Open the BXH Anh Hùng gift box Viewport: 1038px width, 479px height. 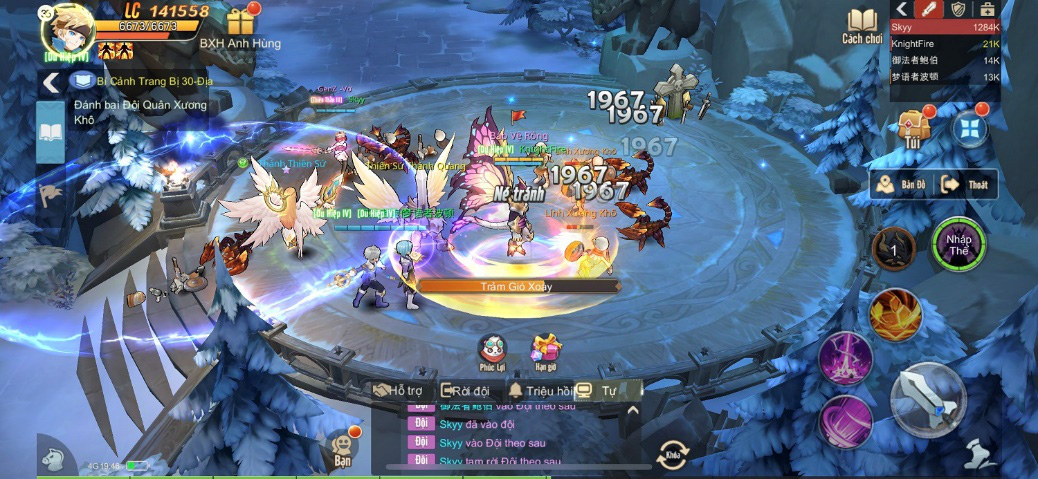(240, 21)
